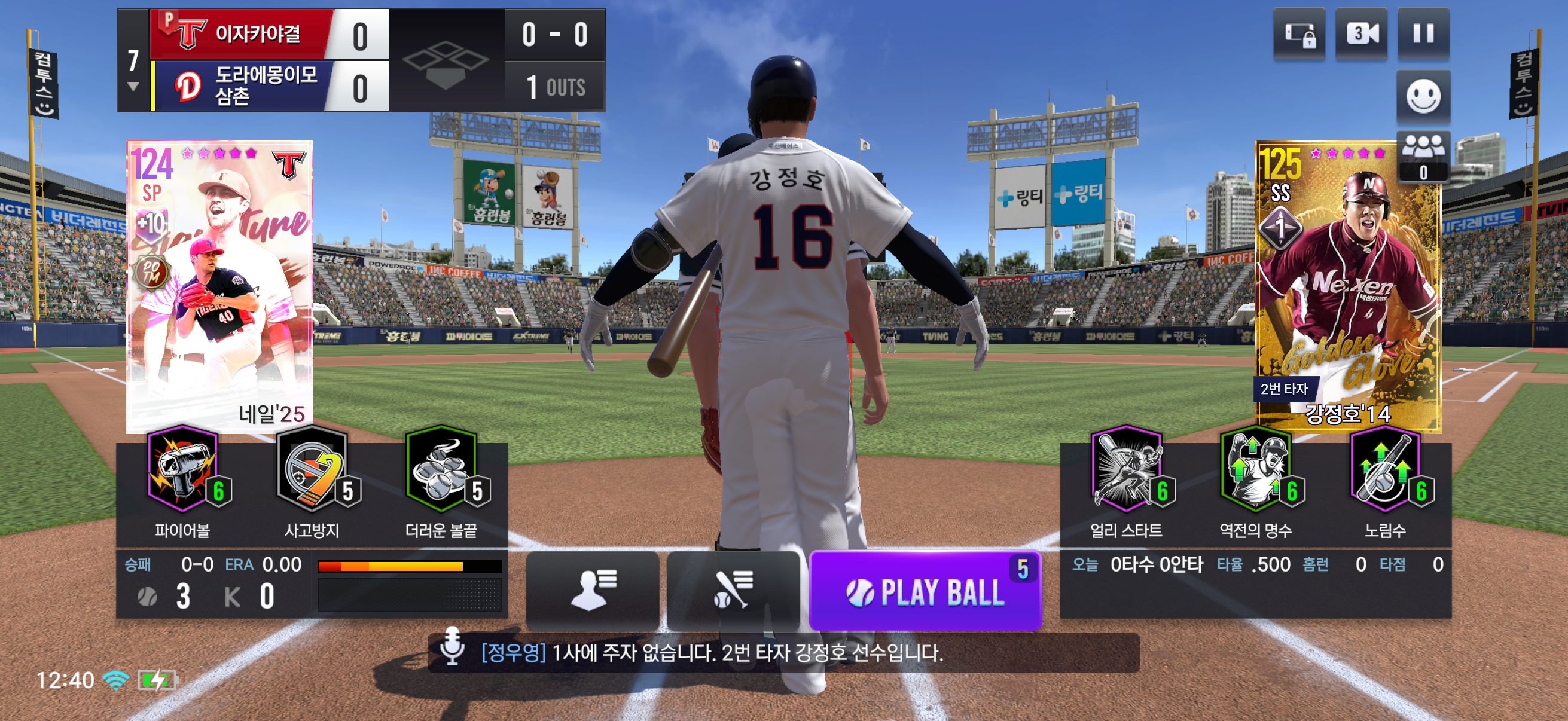Inspect the 역전의 명수 batter skill
The width and height of the screenshot is (1568, 721).
1256,481
